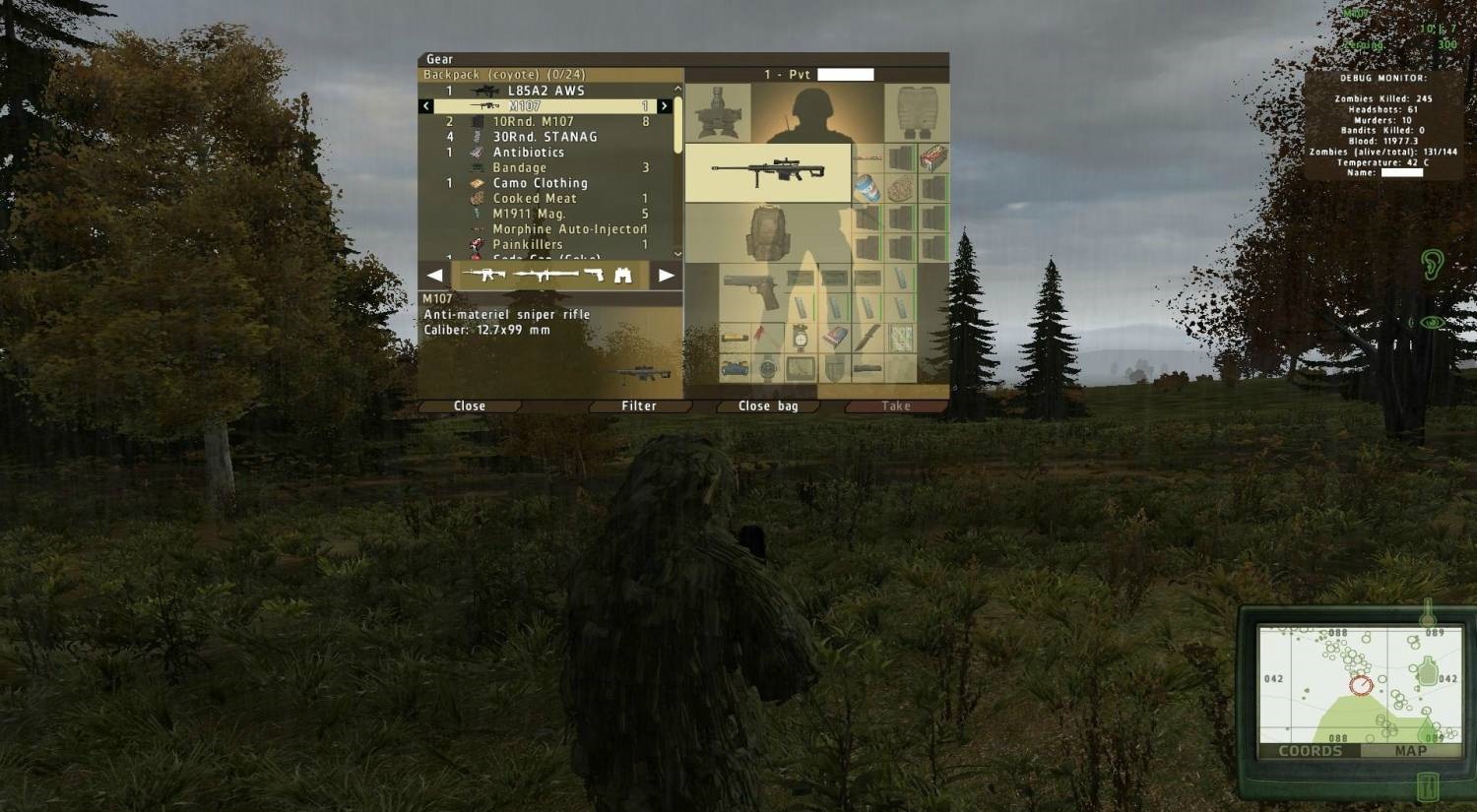This screenshot has width=1477, height=812.
Task: Close the Gear window
Action: (469, 406)
